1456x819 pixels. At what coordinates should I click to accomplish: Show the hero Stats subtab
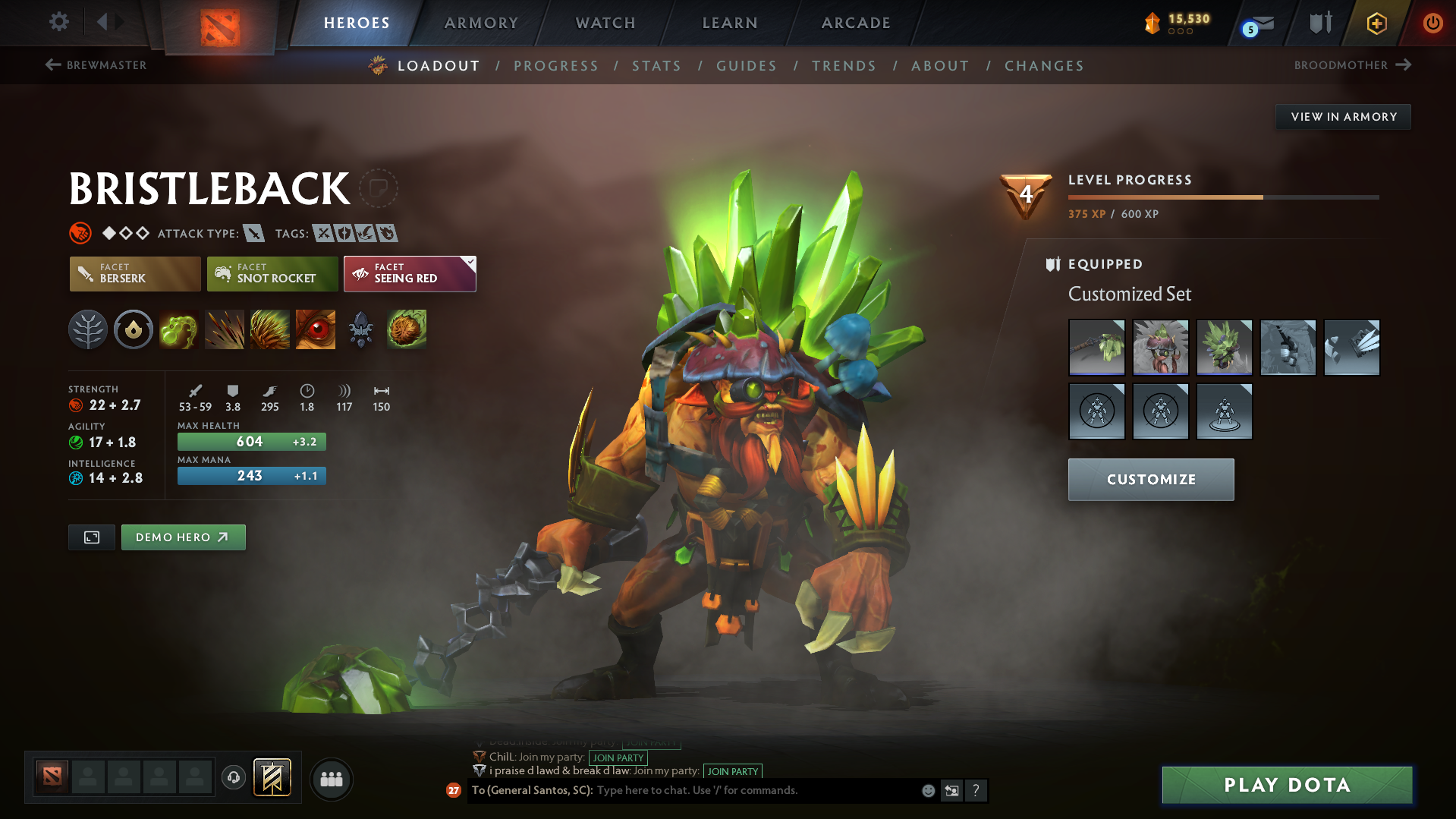(x=656, y=66)
